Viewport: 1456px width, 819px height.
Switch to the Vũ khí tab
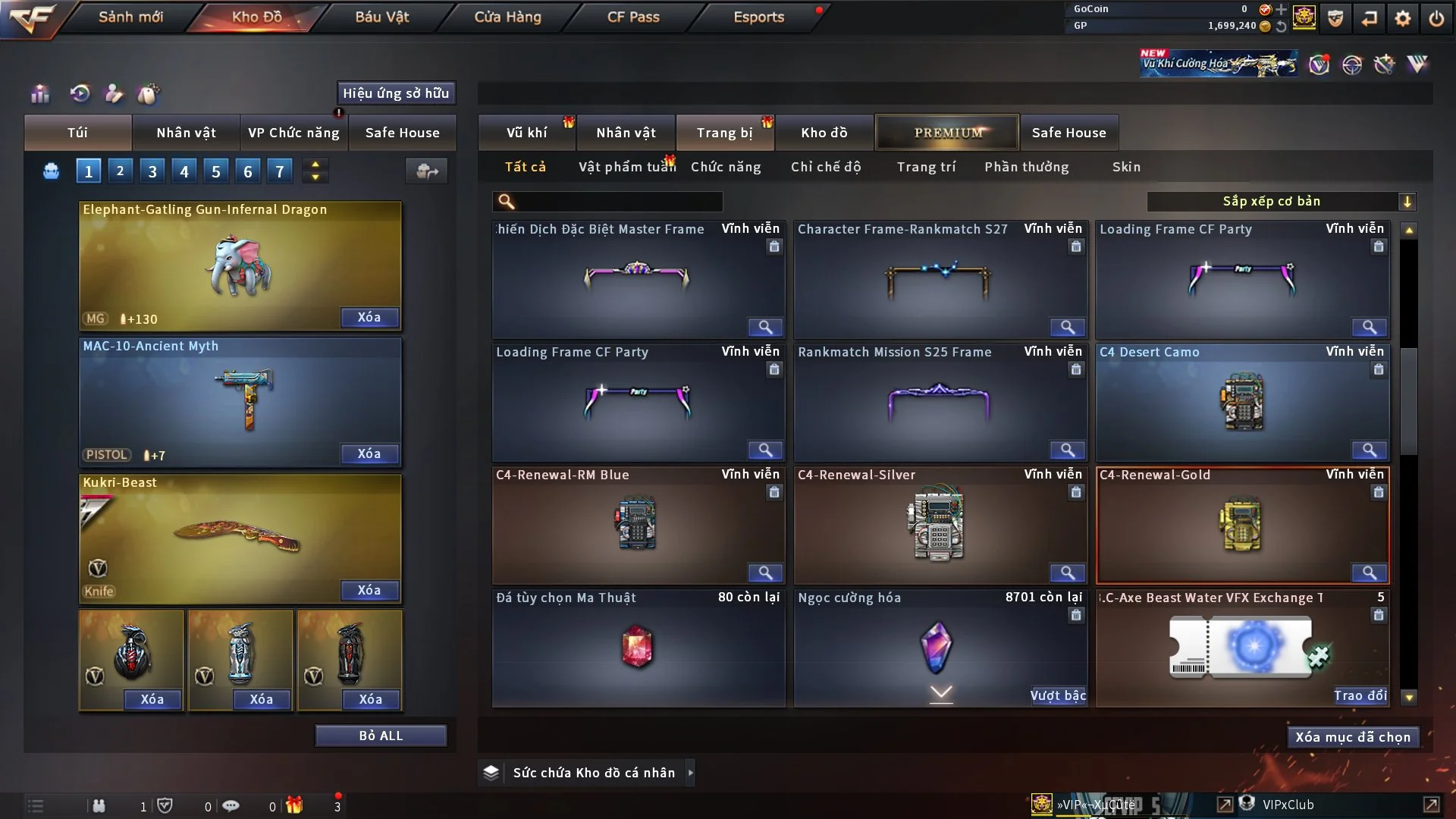(526, 133)
